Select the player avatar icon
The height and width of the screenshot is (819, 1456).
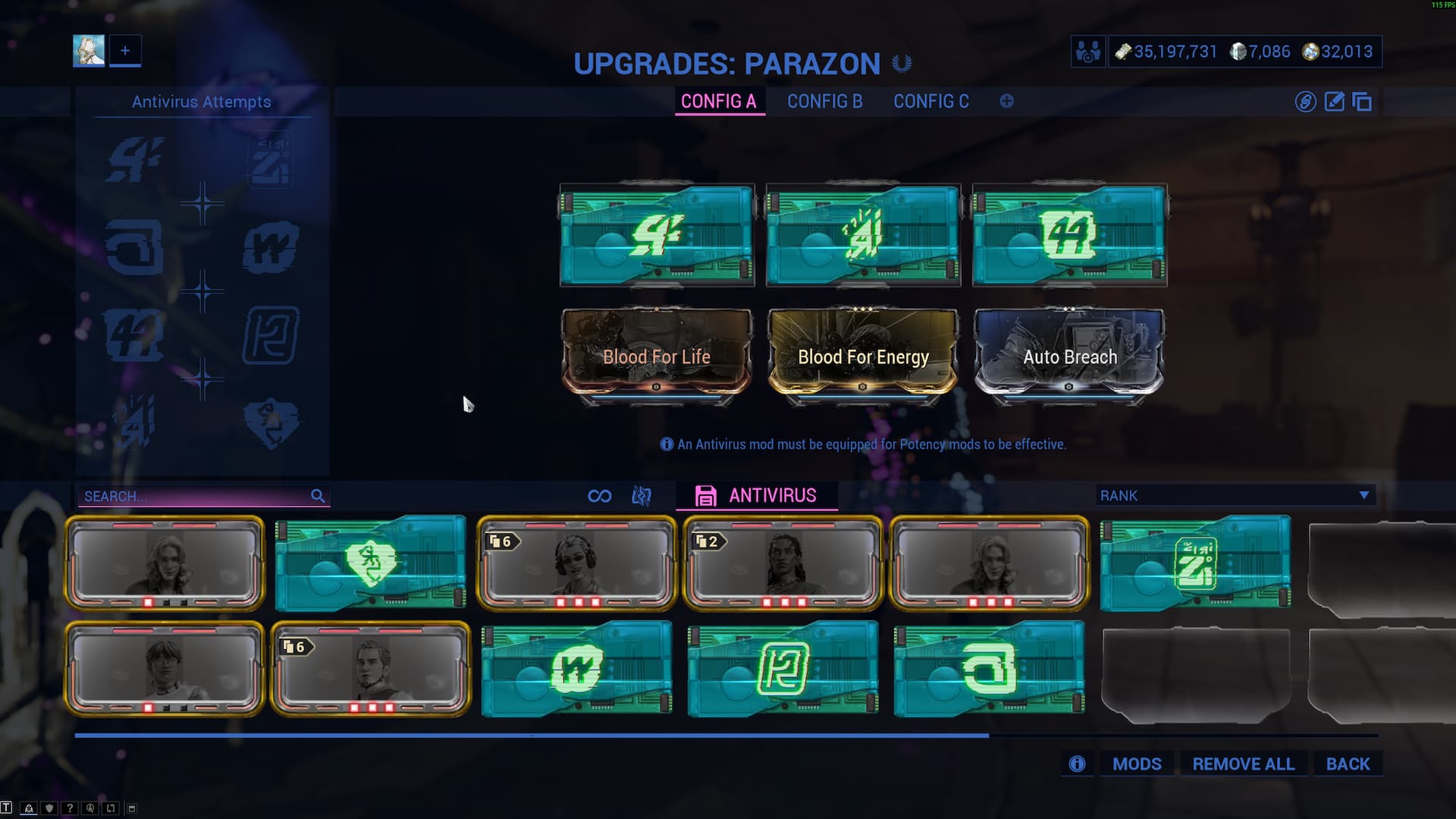point(89,51)
